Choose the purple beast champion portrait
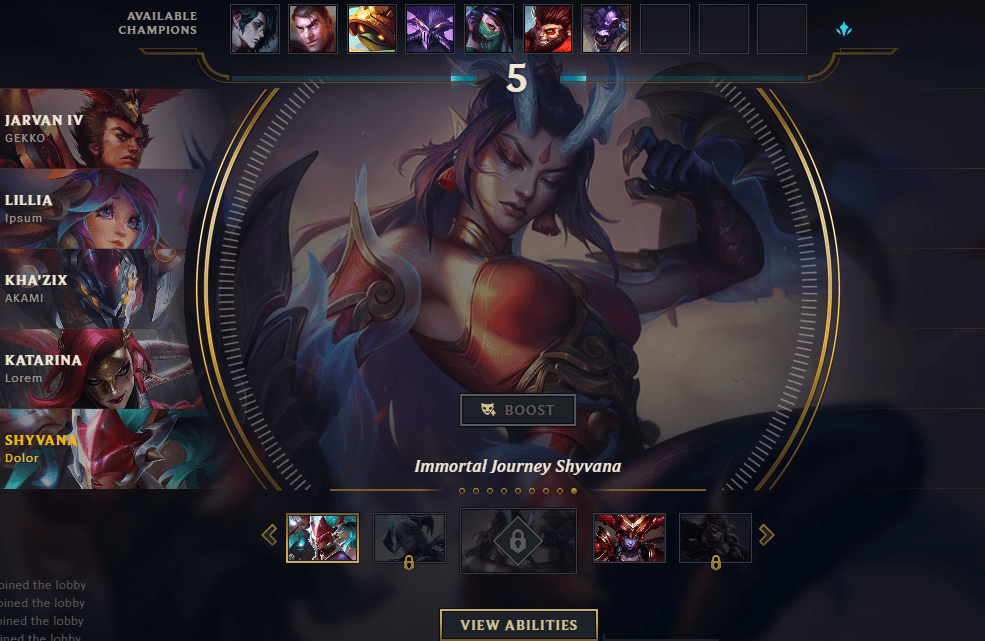The height and width of the screenshot is (641, 985). pyautogui.click(x=606, y=29)
